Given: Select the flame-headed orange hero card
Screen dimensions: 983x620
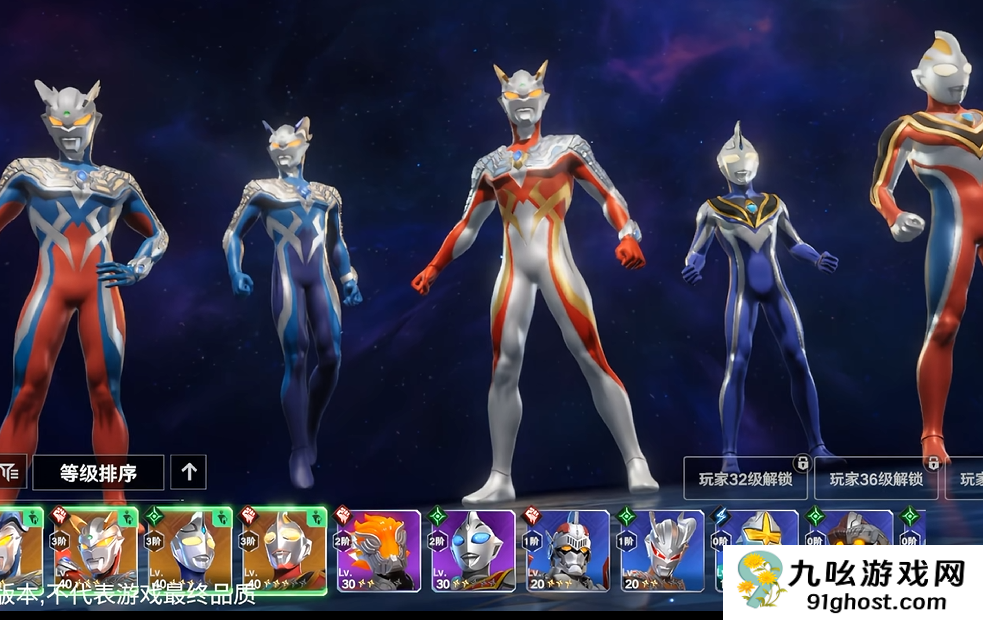Looking at the screenshot, I should point(377,551).
